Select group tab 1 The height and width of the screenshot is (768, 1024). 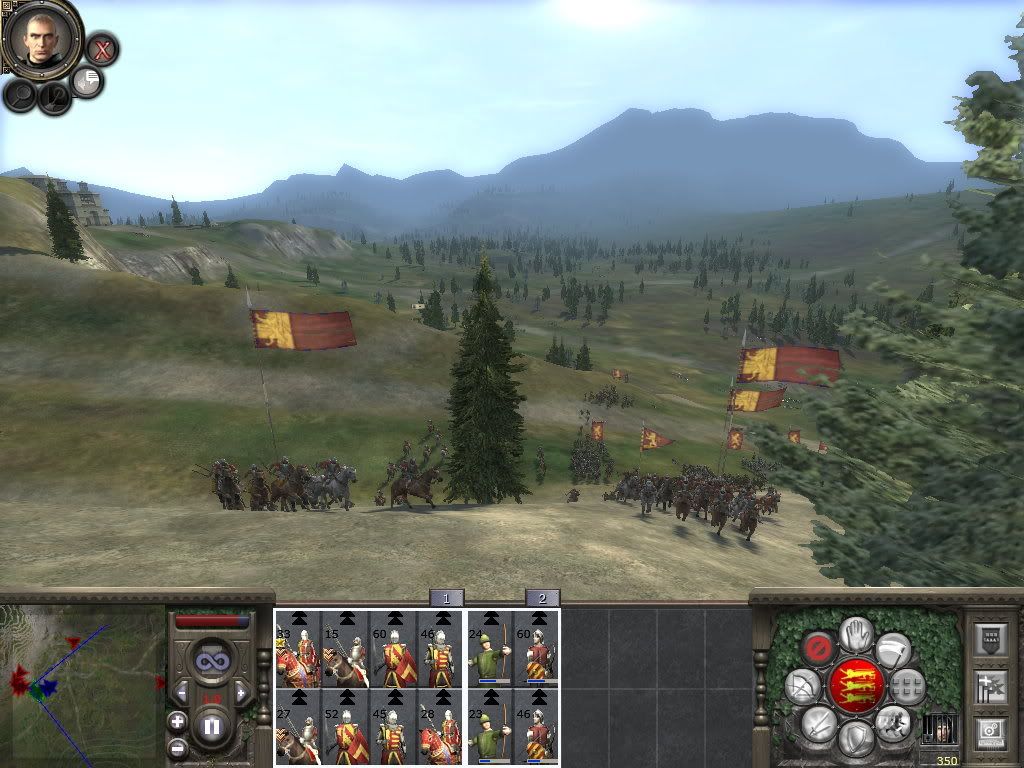point(446,598)
